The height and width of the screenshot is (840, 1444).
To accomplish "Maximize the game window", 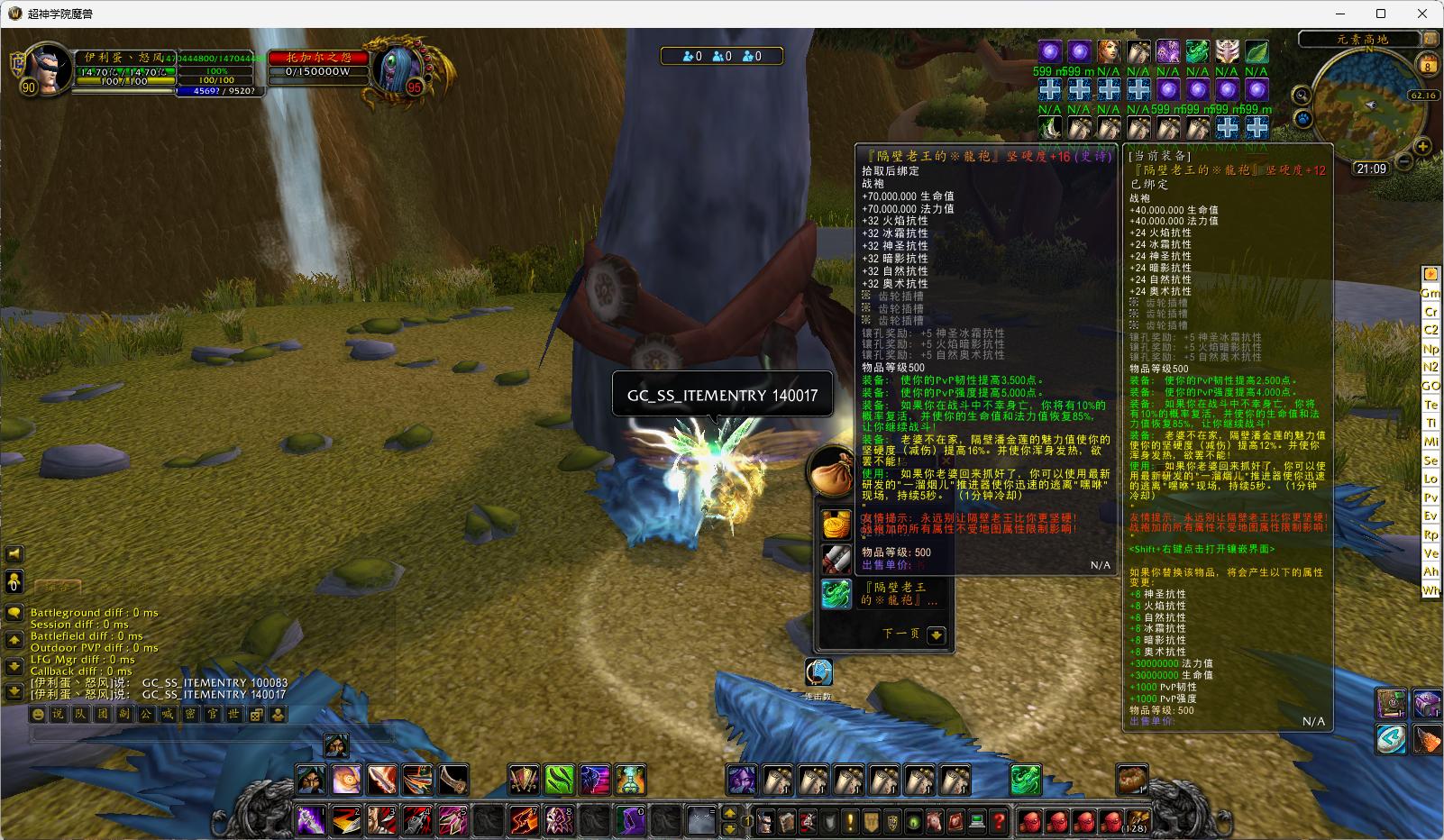I will click(x=1380, y=14).
